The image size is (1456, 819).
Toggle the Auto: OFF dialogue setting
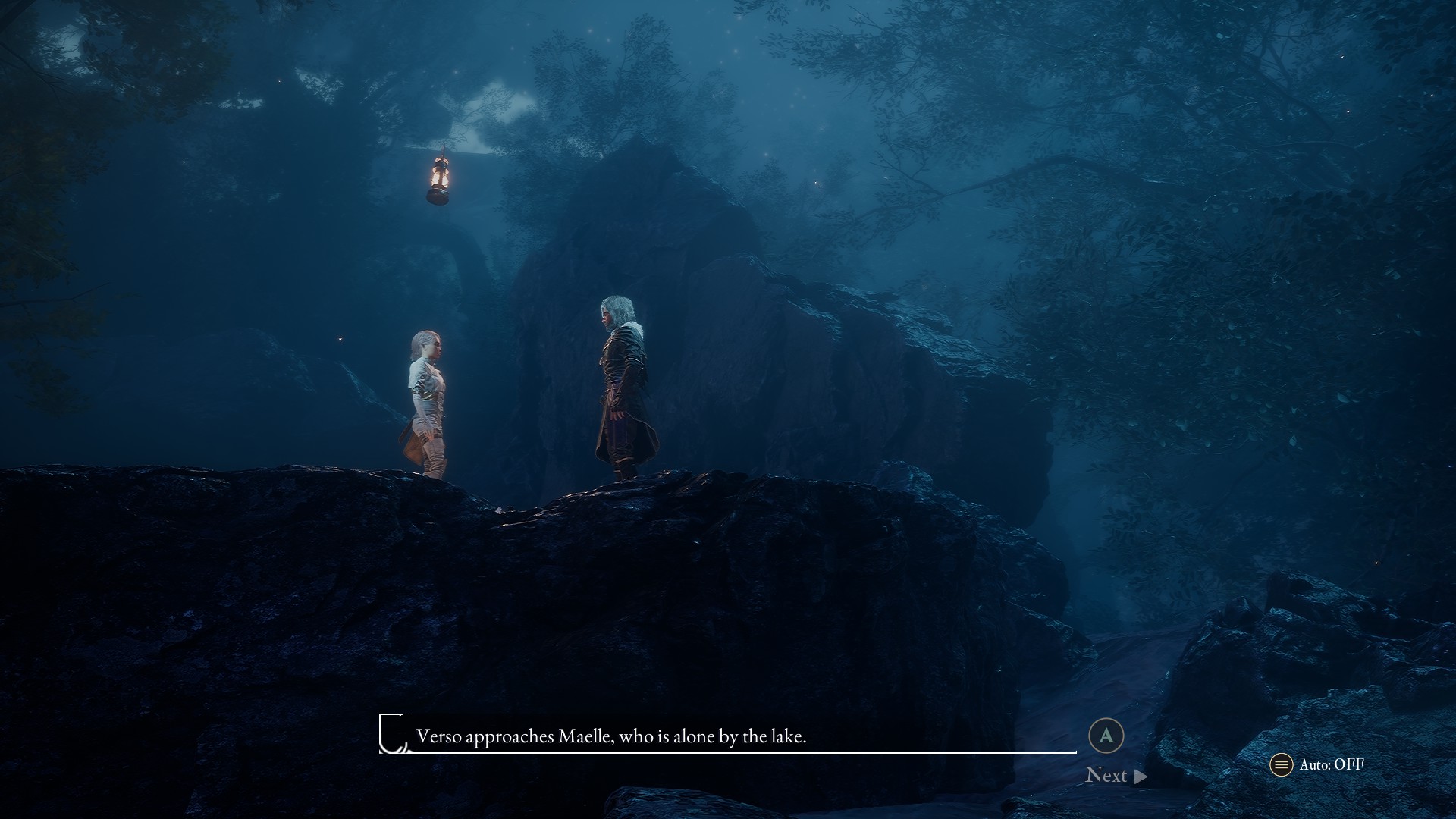(1317, 764)
